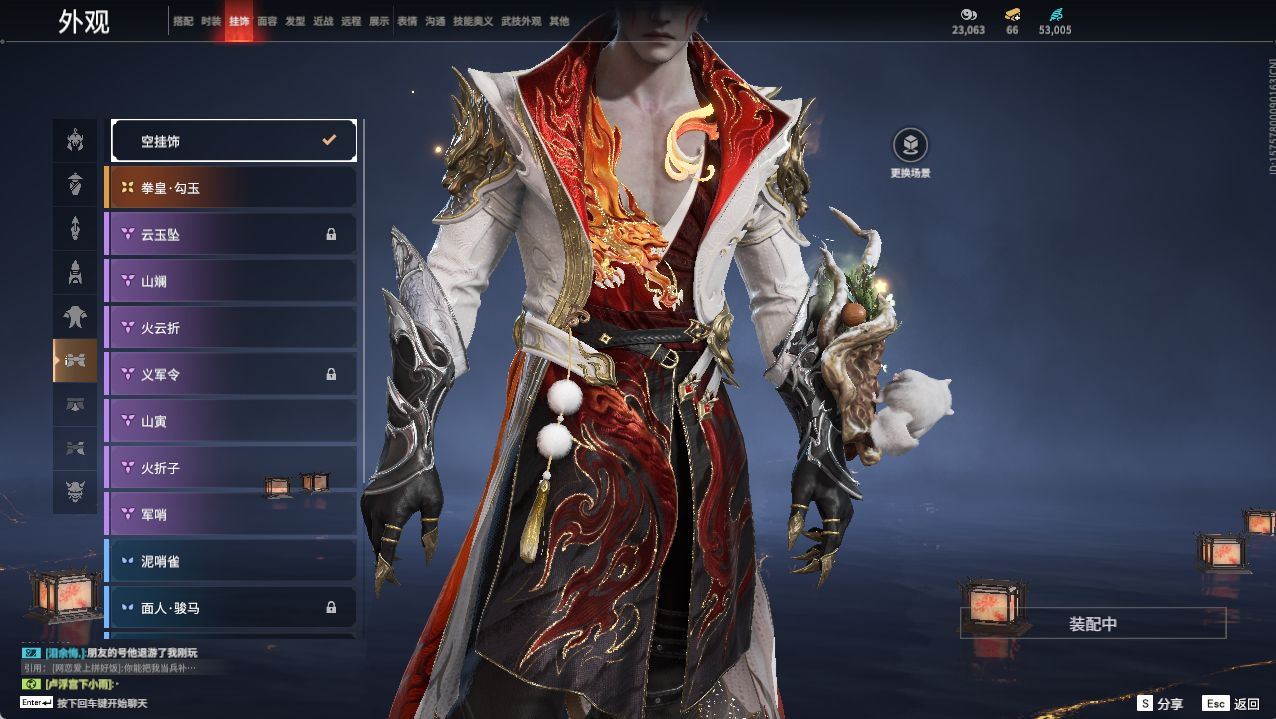This screenshot has height=719, width=1276.
Task: Open the 武技外观 tab
Action: [521, 21]
